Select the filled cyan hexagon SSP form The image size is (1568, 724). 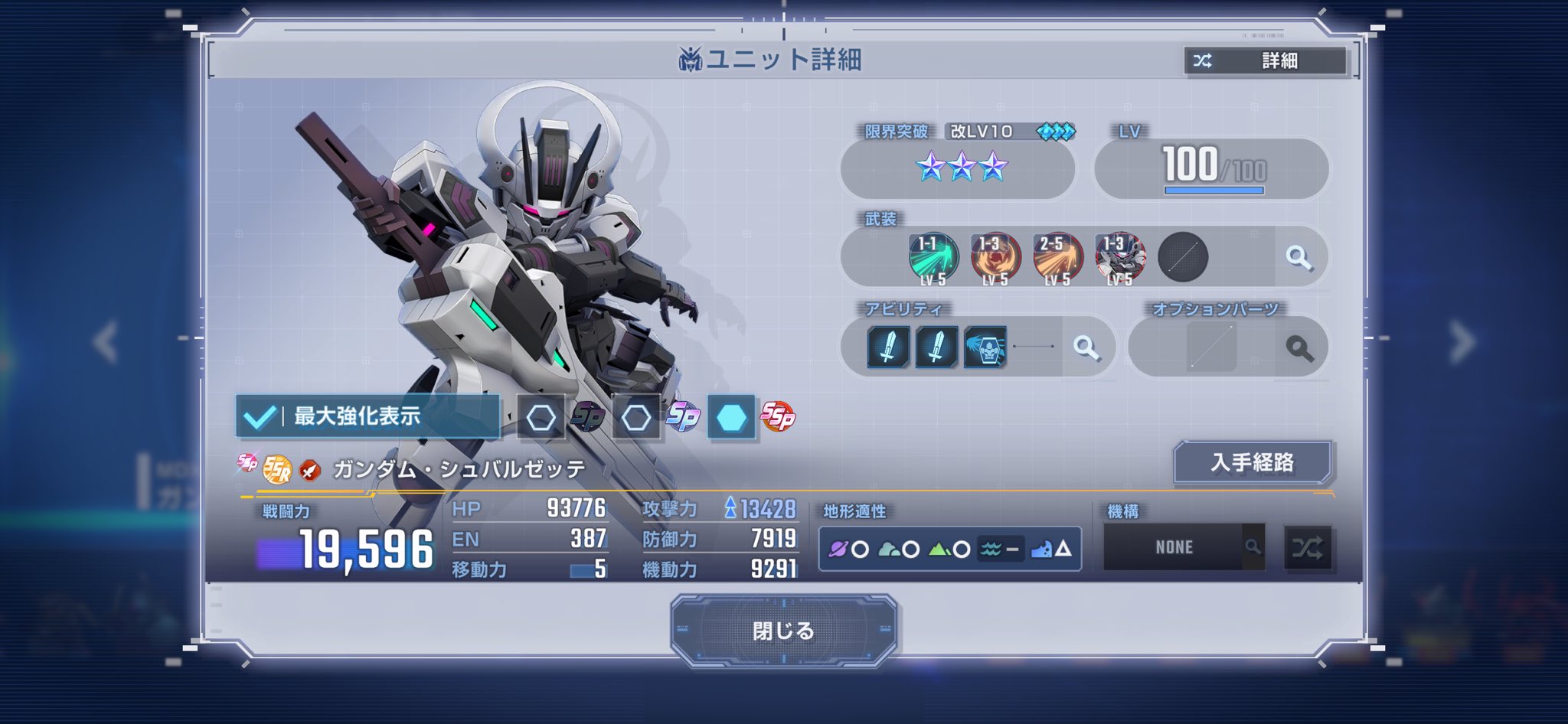(731, 417)
